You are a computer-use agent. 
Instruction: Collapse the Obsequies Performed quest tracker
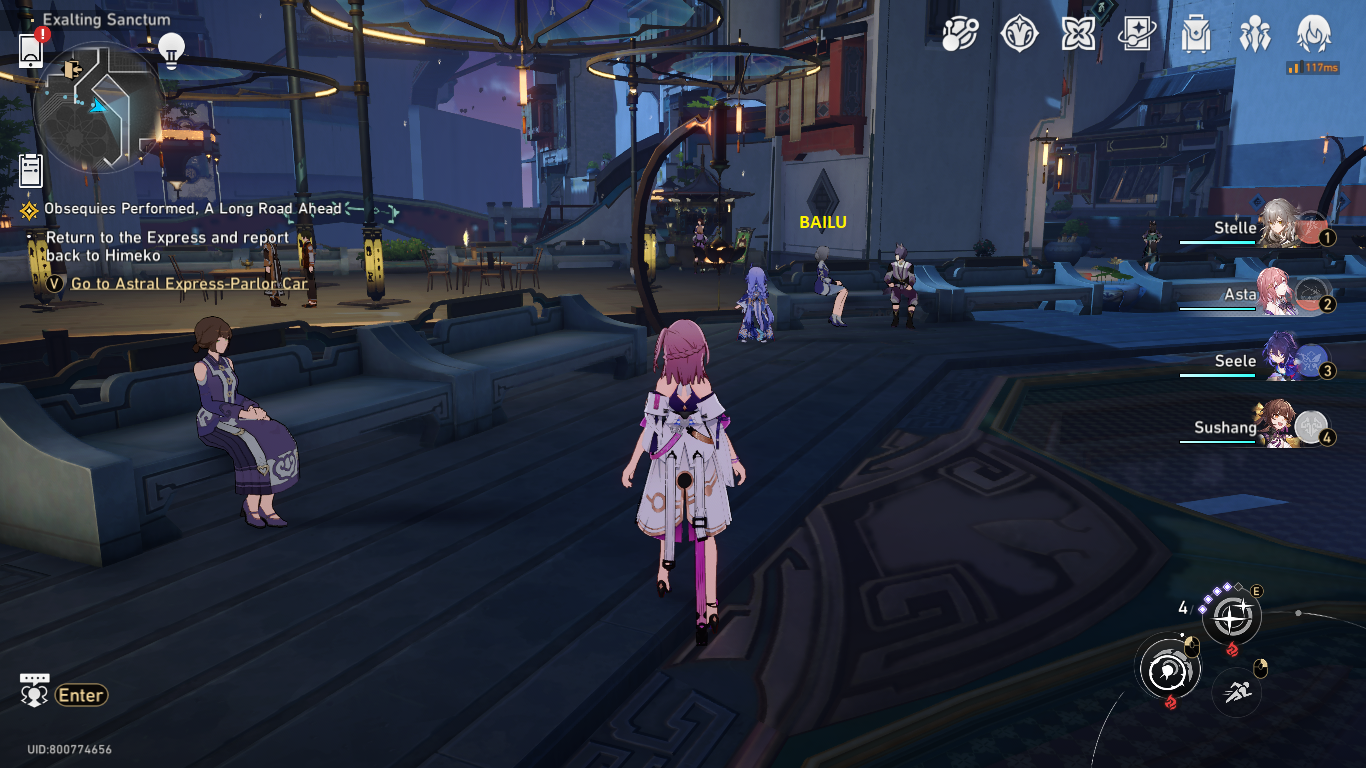click(x=27, y=209)
